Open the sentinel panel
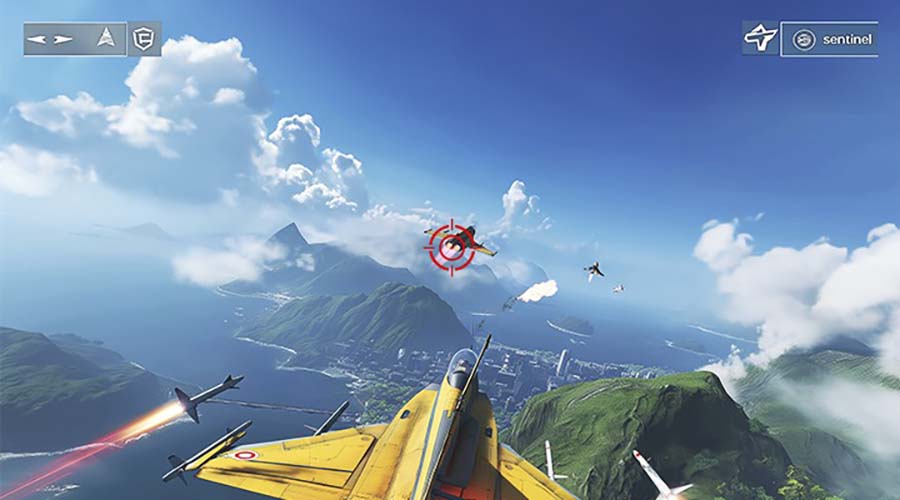The height and width of the screenshot is (500, 900). tap(829, 39)
